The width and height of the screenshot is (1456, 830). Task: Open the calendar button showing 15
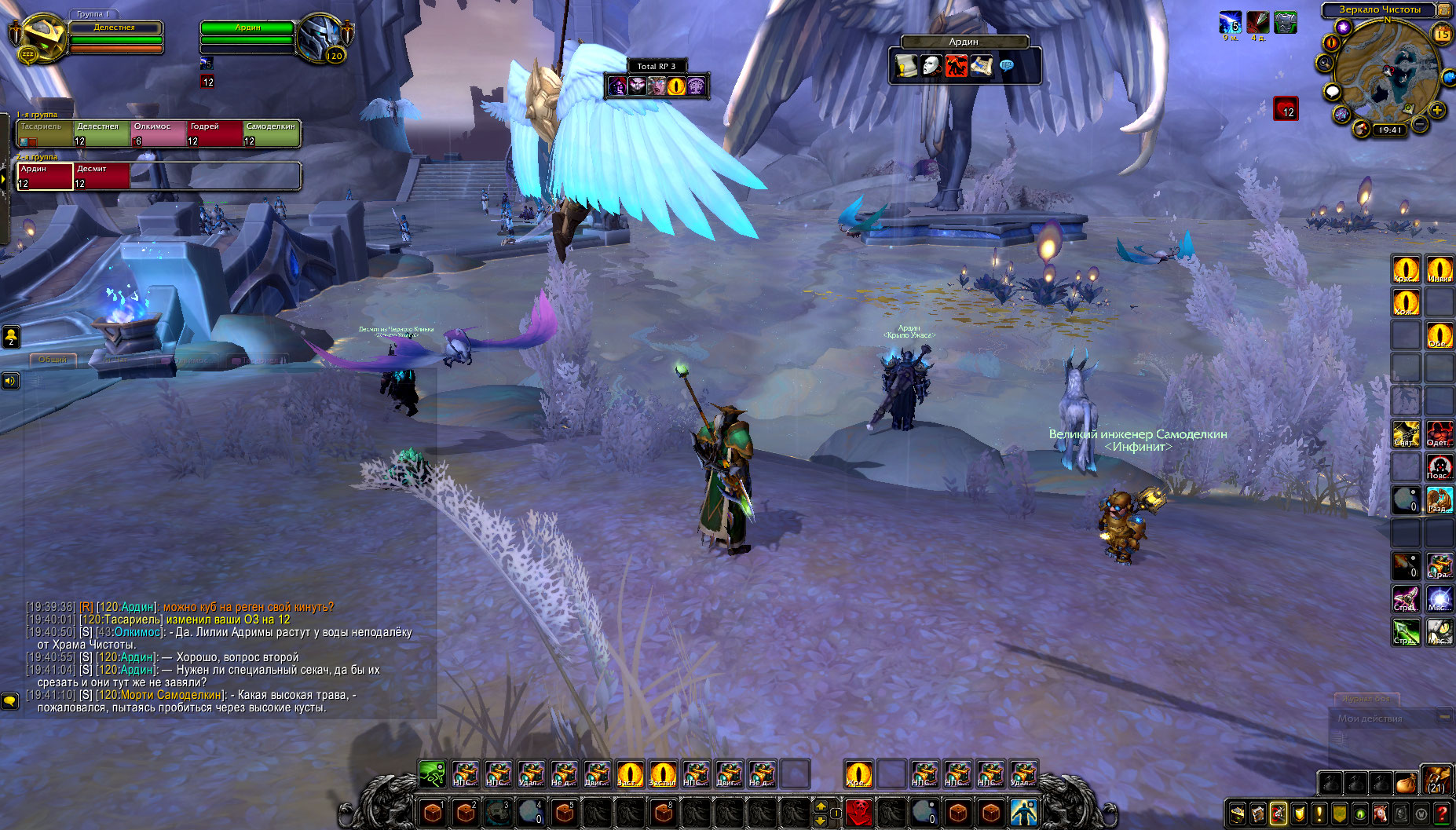tap(1442, 34)
